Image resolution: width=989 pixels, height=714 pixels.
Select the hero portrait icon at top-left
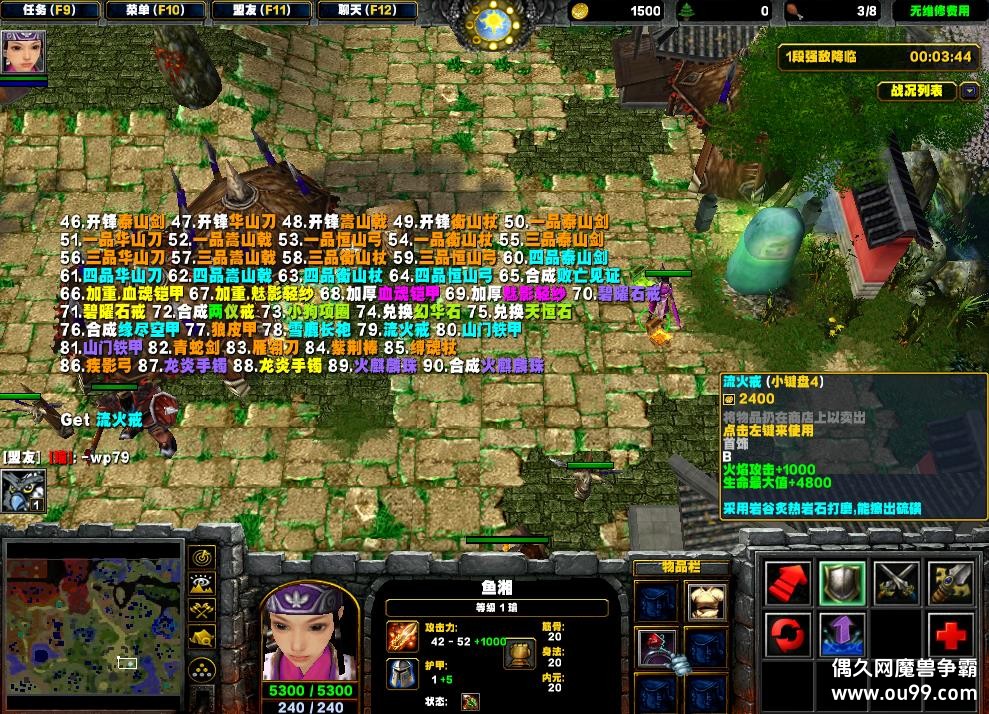point(22,50)
